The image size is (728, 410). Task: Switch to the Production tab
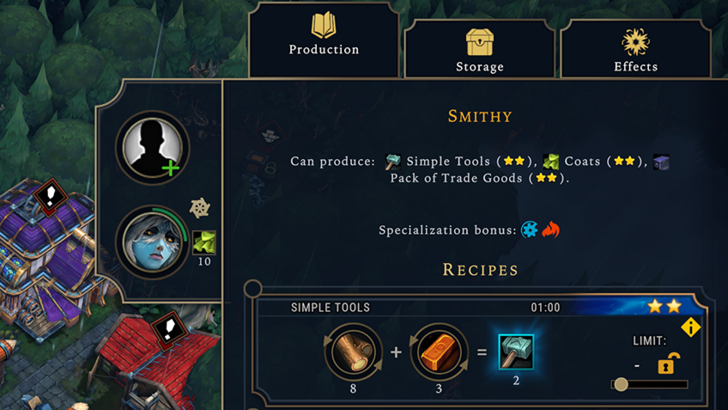click(x=323, y=38)
